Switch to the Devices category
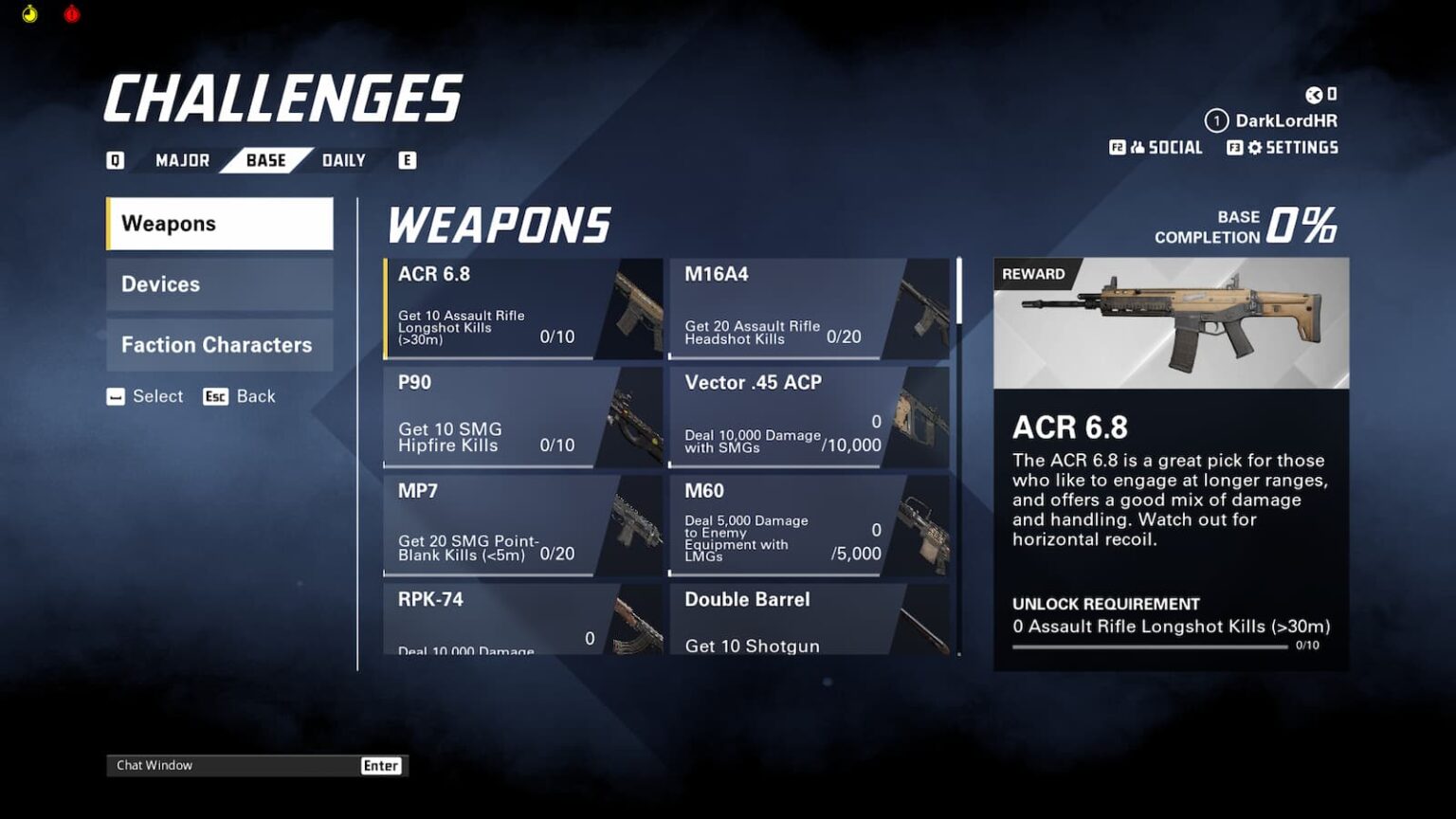 tap(219, 284)
